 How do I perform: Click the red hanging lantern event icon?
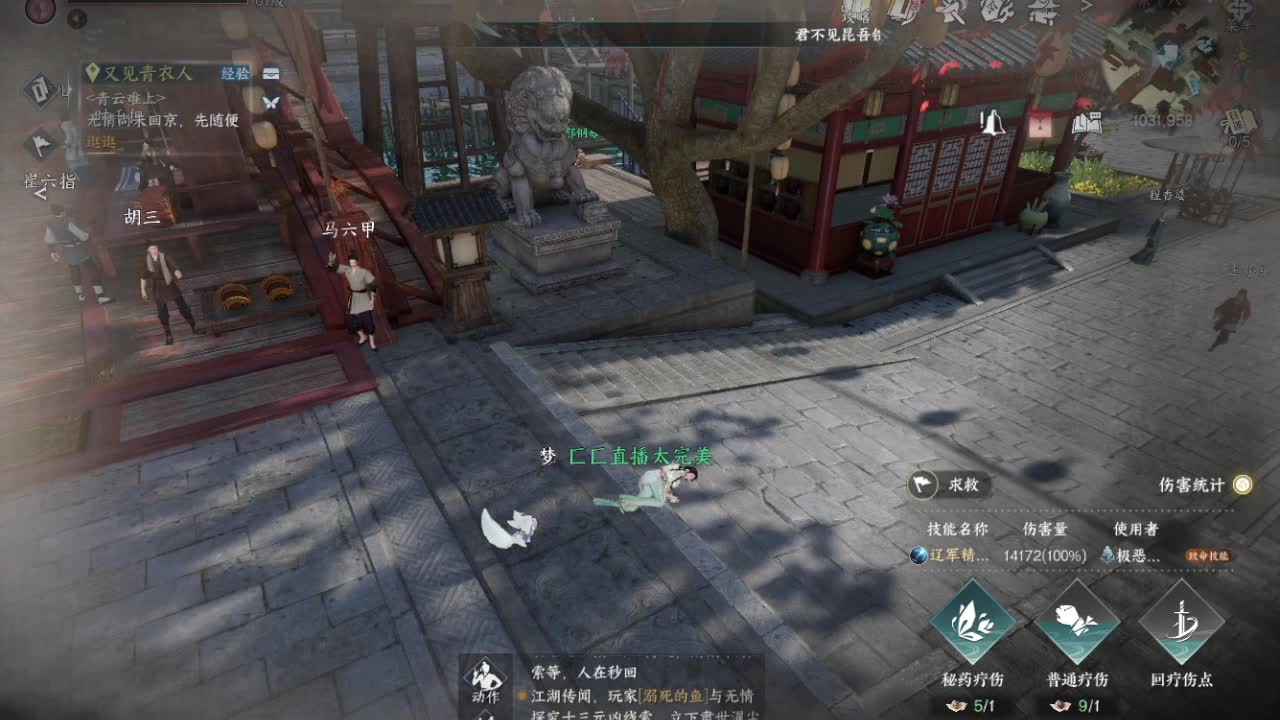(1040, 122)
